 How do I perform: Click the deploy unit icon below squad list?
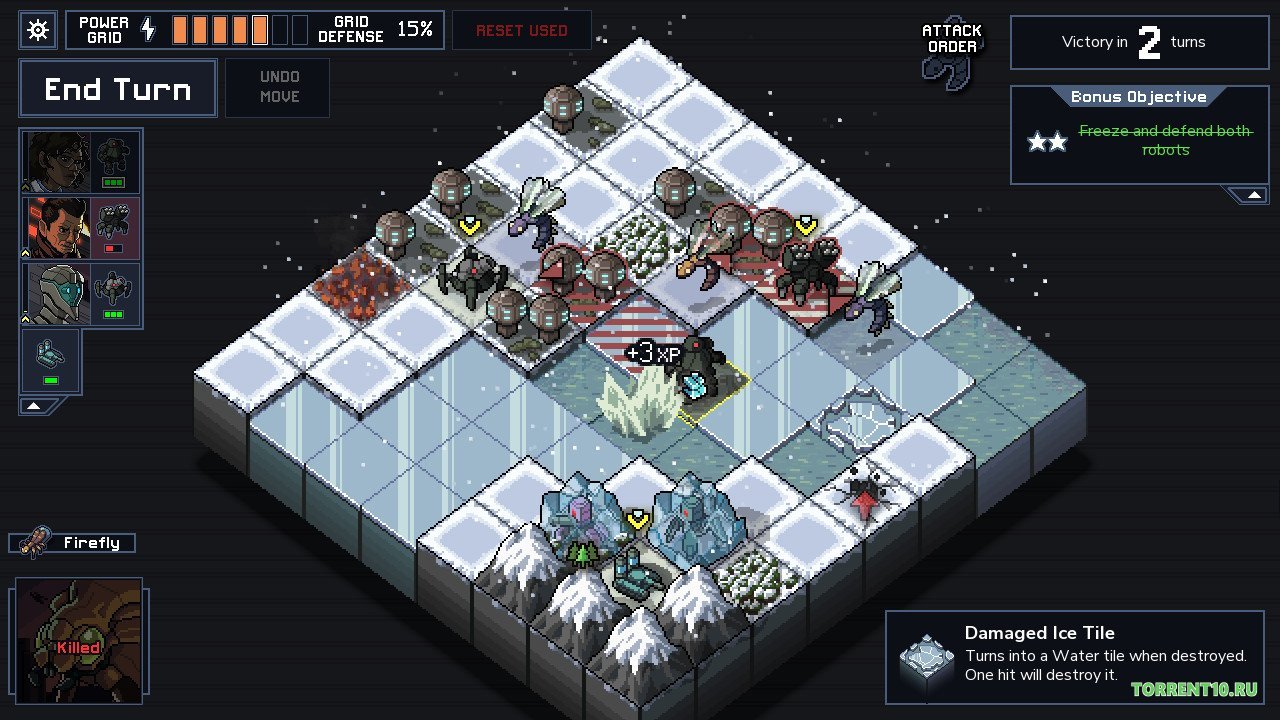pos(49,352)
